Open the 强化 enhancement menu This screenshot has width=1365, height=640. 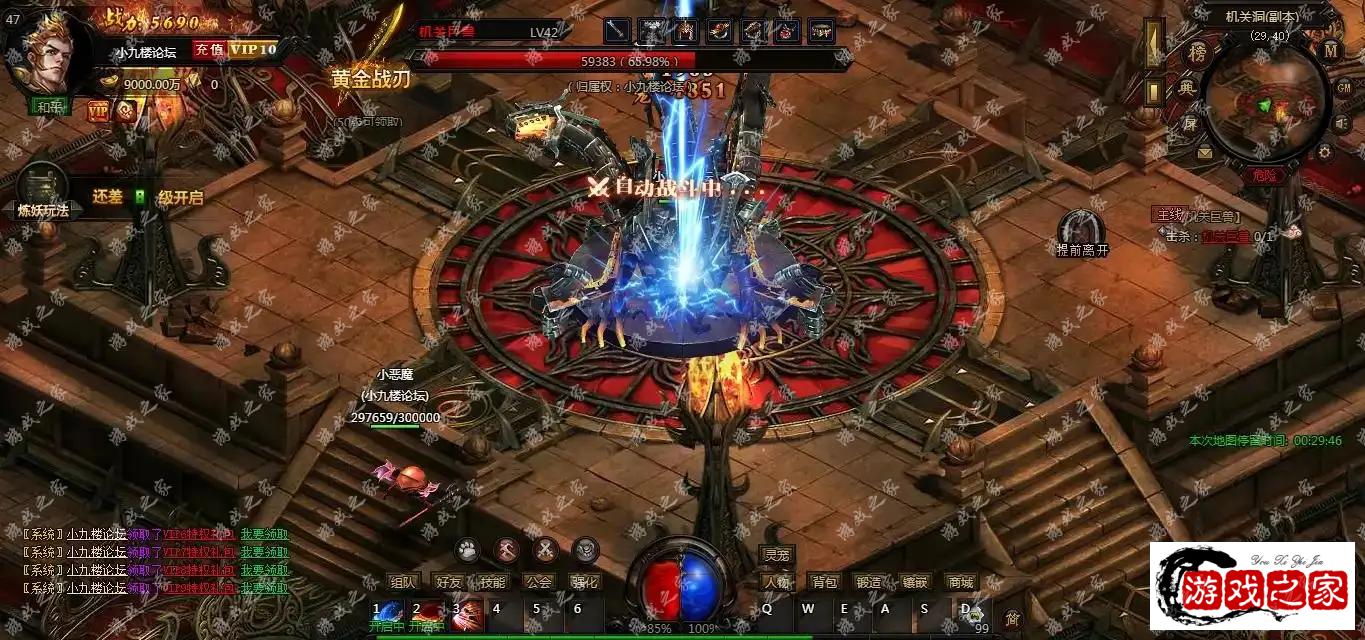click(x=583, y=582)
